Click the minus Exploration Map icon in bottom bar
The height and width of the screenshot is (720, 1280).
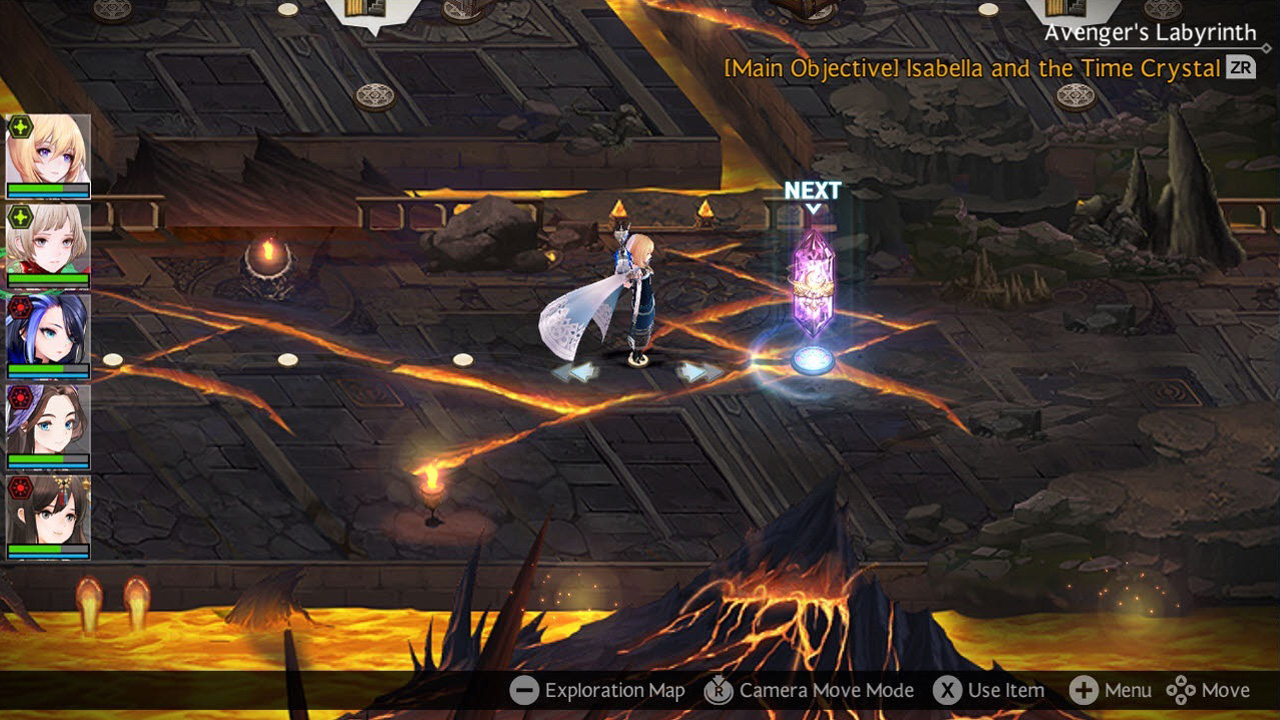click(524, 690)
